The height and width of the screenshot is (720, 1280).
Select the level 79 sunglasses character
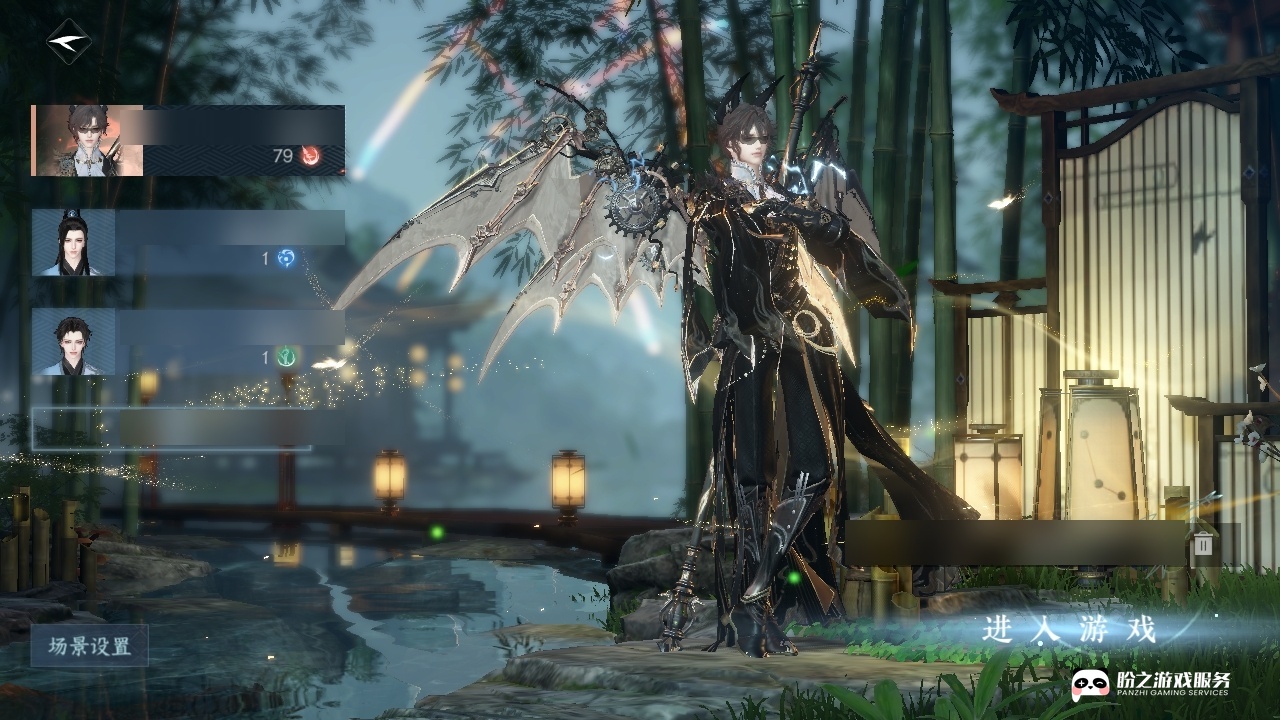pos(187,140)
